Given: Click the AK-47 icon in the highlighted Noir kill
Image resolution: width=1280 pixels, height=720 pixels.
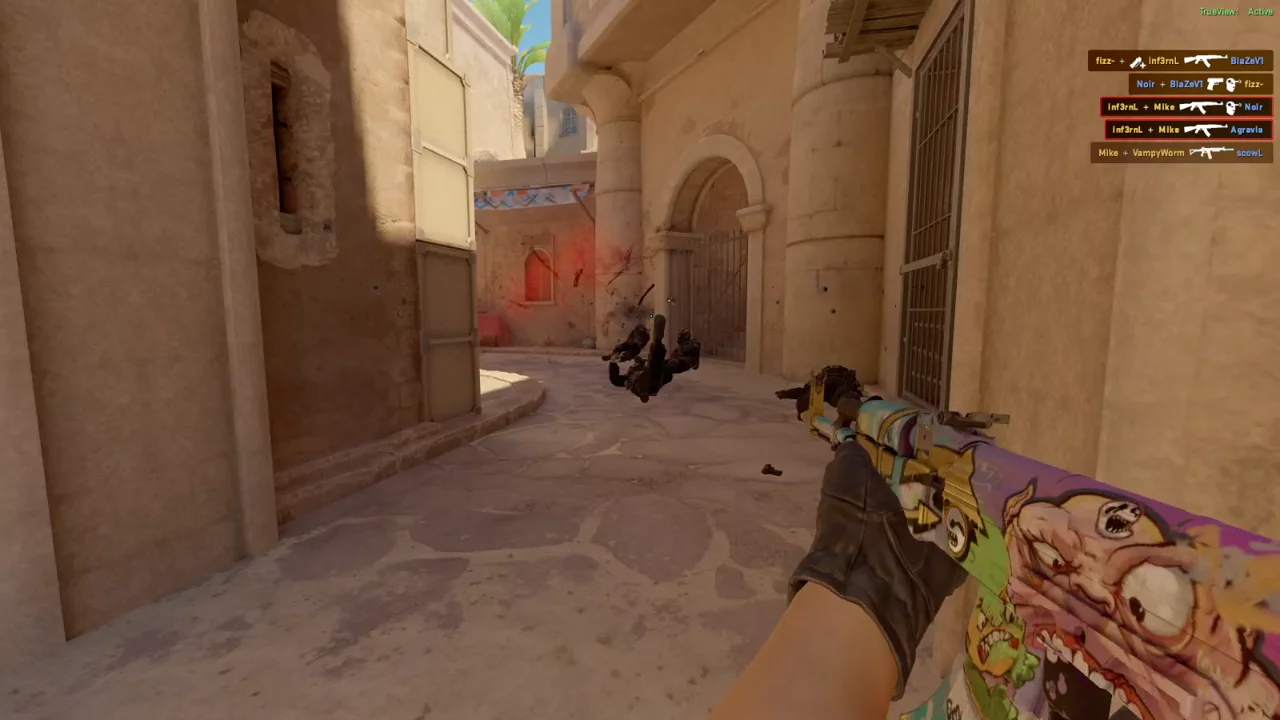Looking at the screenshot, I should [x=1200, y=107].
